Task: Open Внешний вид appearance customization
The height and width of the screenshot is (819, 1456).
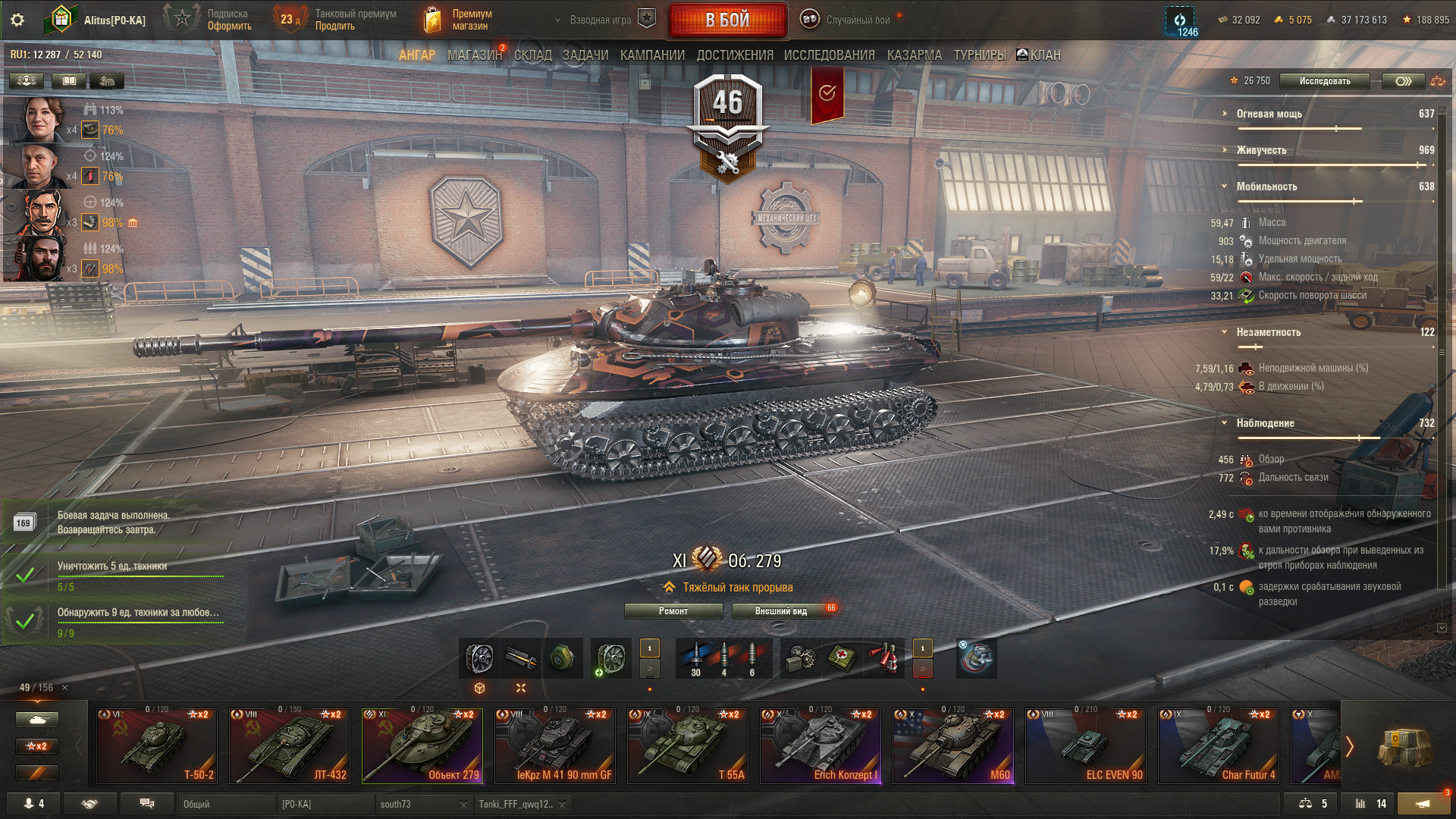Action: (781, 611)
